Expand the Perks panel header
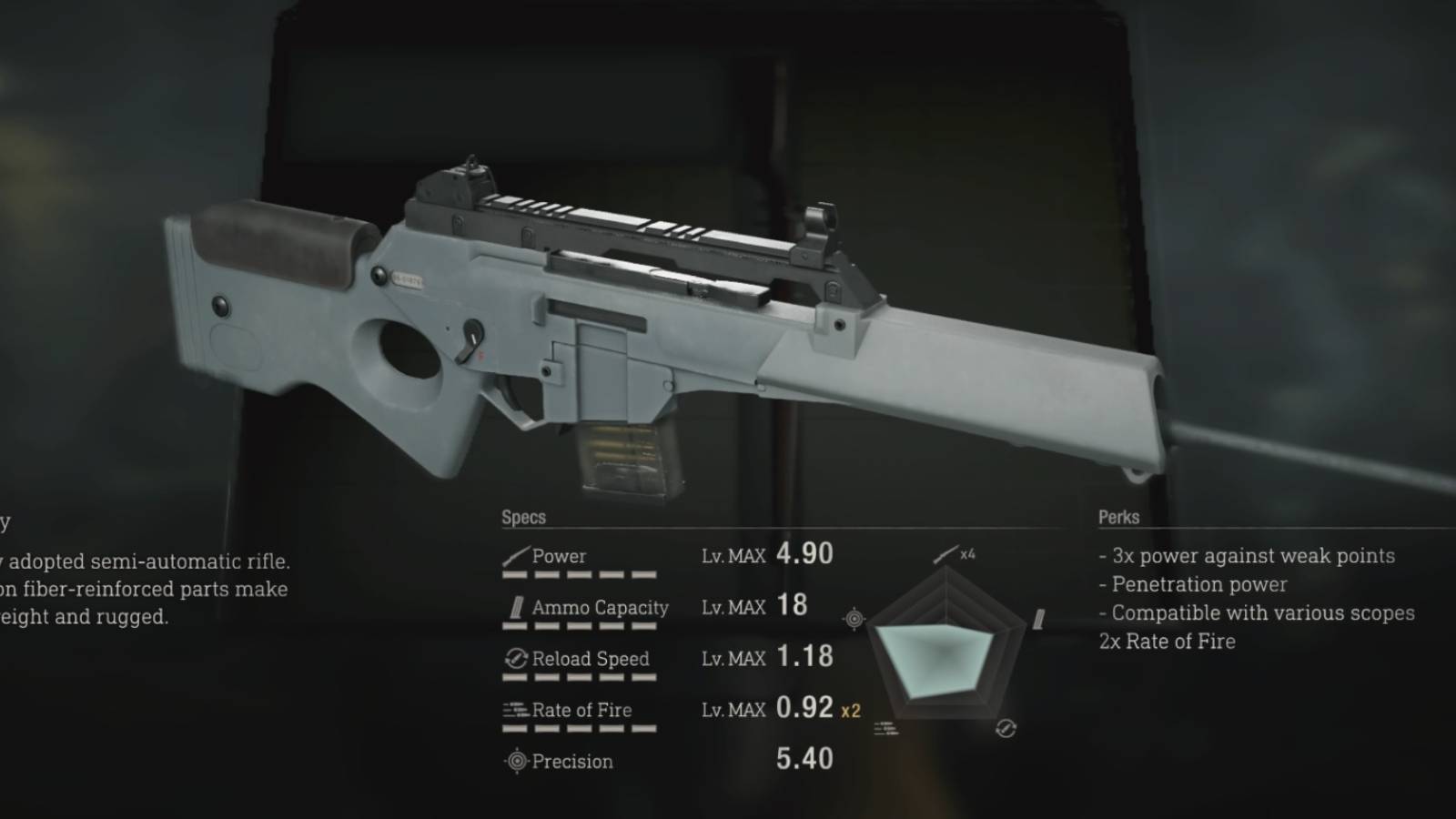1456x819 pixels. (x=1118, y=517)
